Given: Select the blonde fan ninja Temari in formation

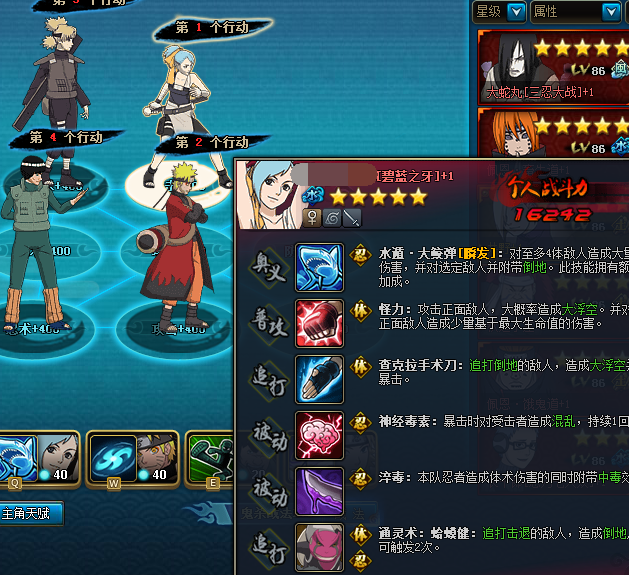Looking at the screenshot, I should pos(57,75).
